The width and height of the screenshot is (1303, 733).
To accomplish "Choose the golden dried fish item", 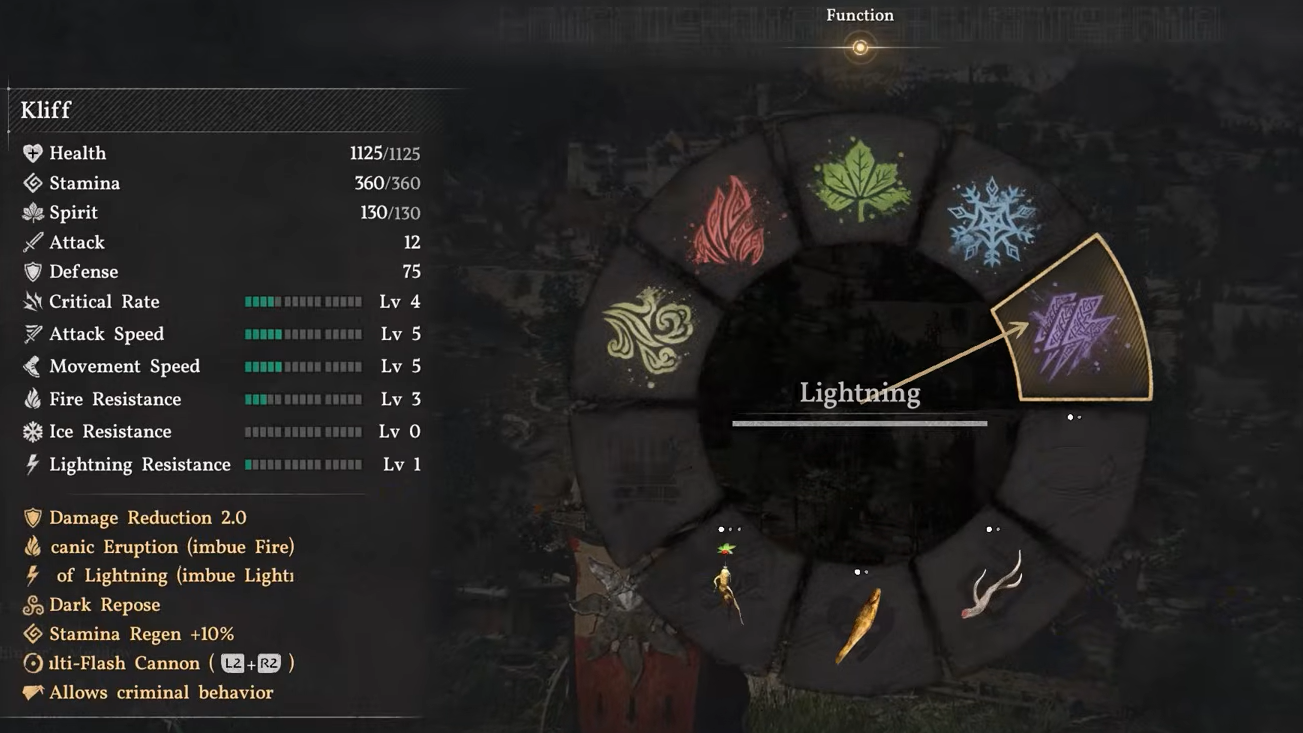I will coord(859,624).
